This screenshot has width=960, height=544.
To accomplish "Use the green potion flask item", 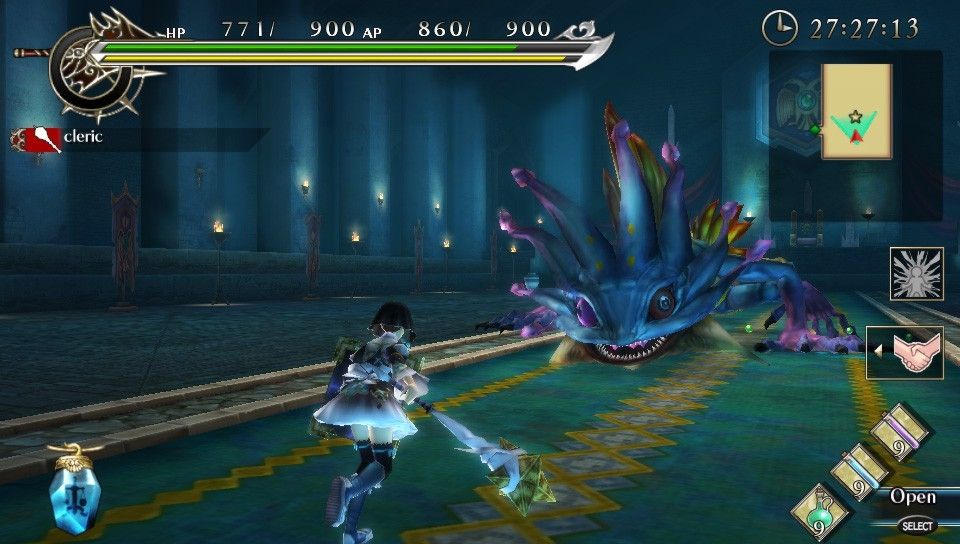I will [x=820, y=513].
